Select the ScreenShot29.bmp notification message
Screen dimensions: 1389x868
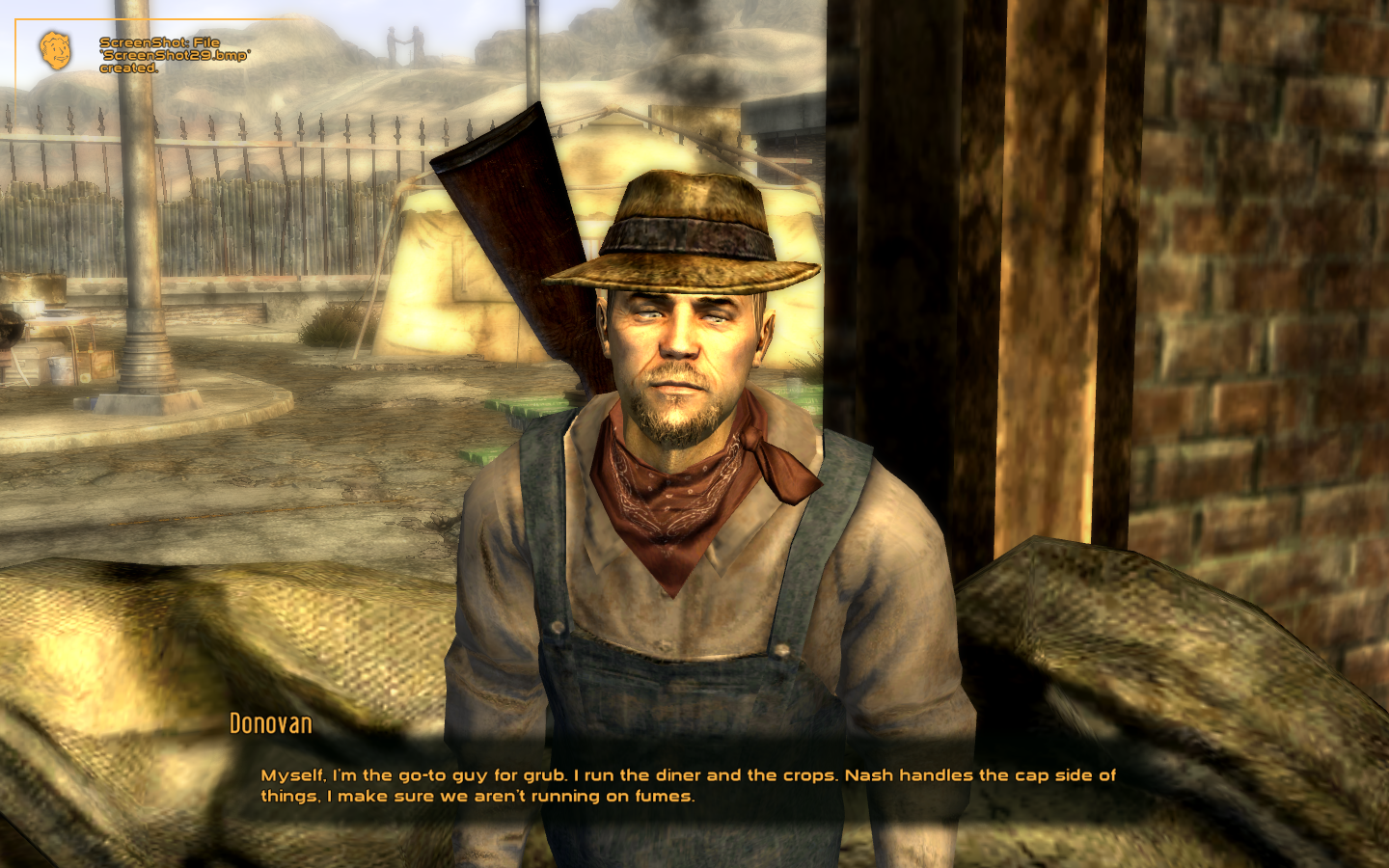coord(157,54)
